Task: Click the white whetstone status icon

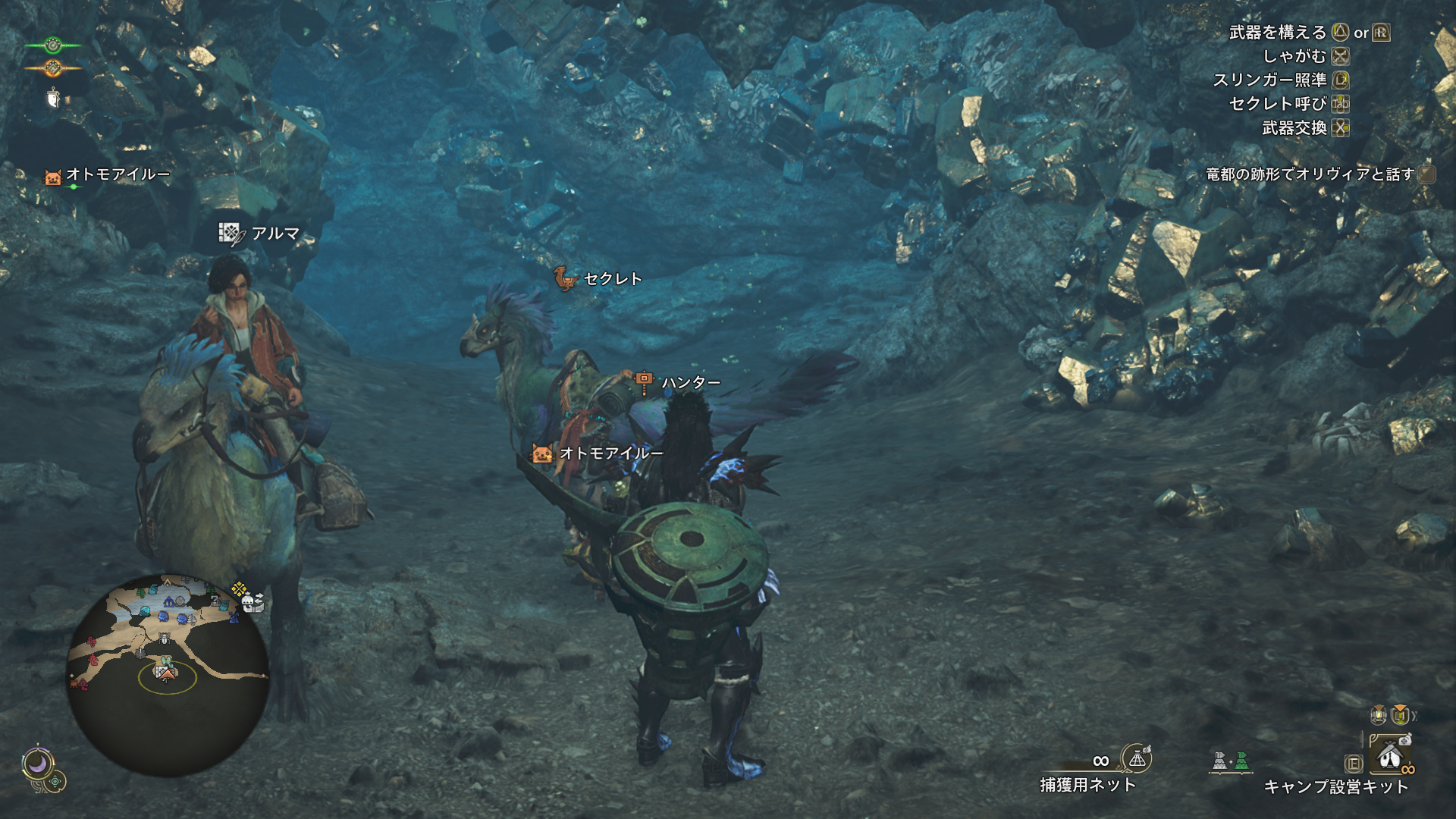Action: pos(52,98)
